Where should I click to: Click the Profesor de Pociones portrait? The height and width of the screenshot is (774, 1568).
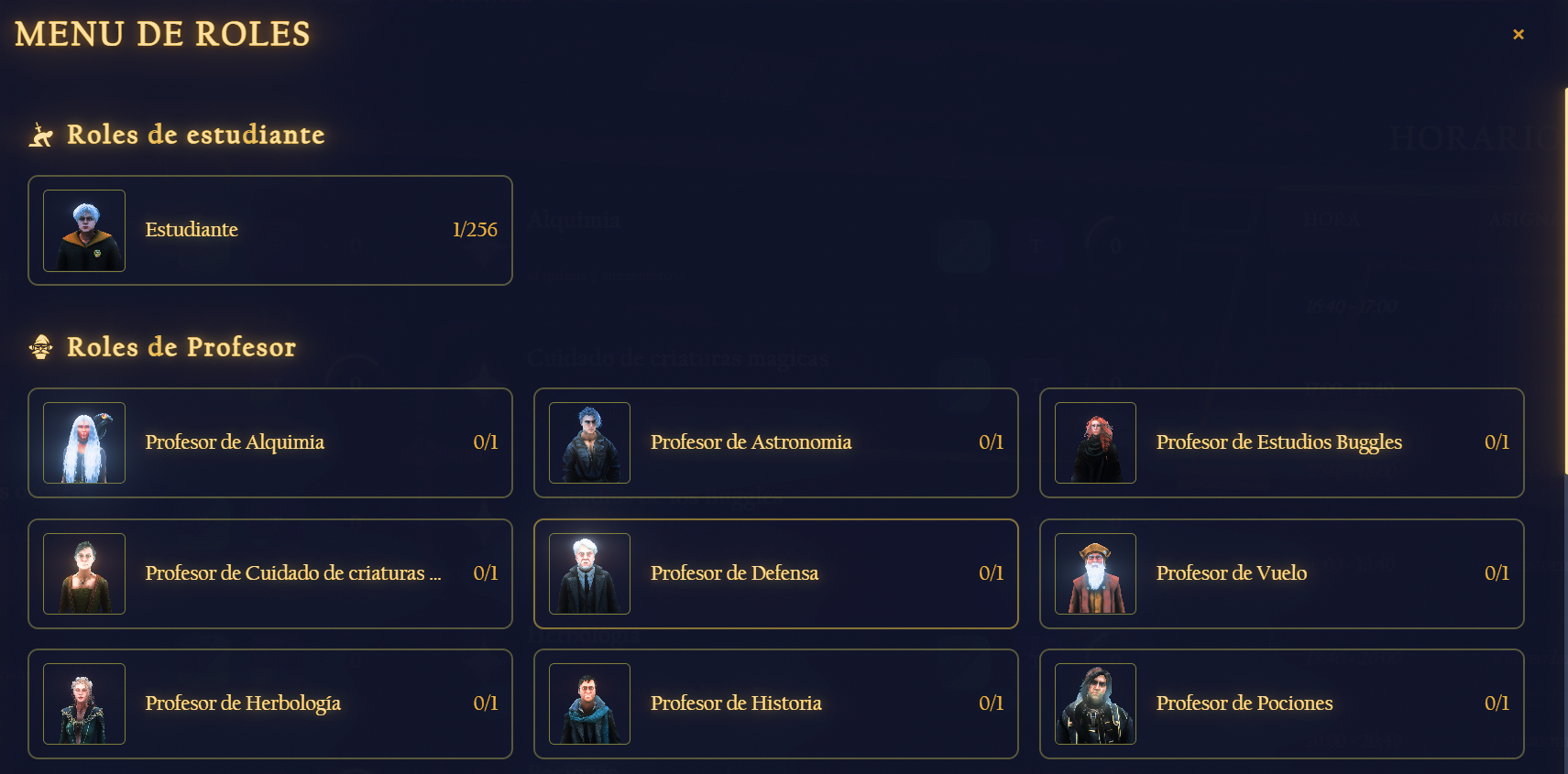coord(1095,703)
